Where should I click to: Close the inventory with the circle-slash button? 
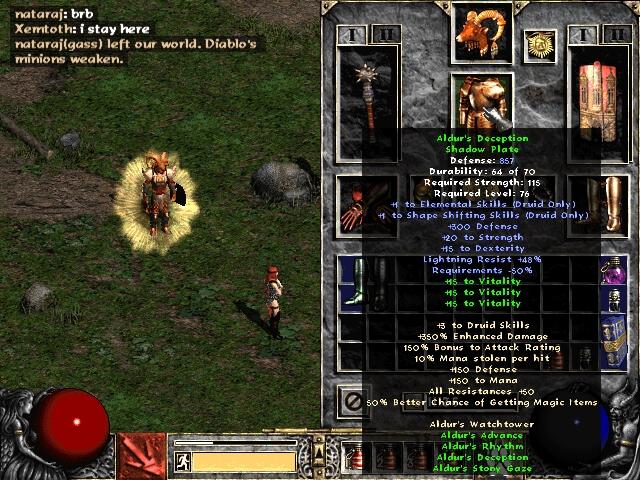tap(353, 401)
